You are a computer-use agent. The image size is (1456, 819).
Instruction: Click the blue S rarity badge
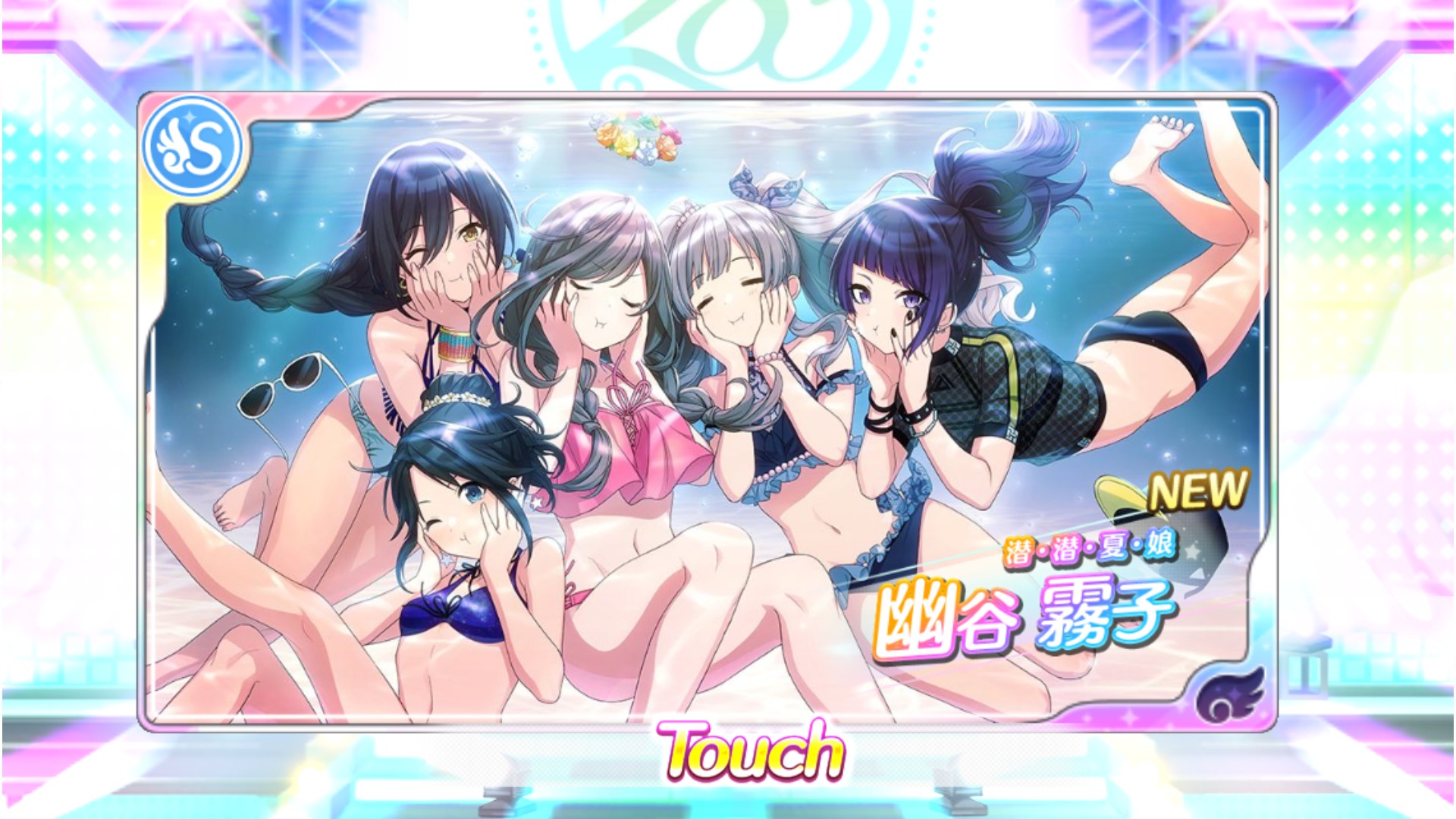192,148
